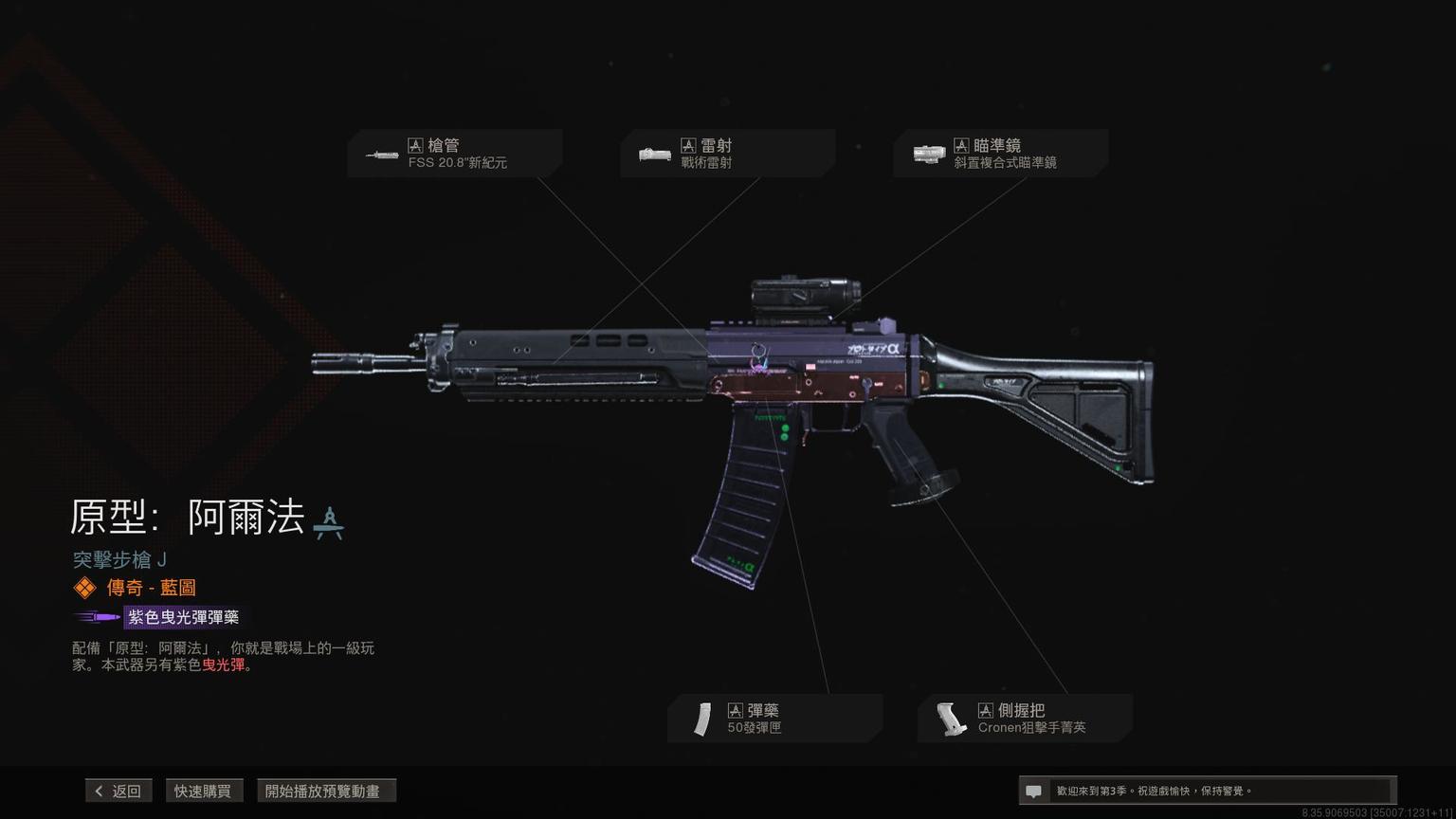Go back with the 返回 button
1456x819 pixels.
pyautogui.click(x=118, y=791)
